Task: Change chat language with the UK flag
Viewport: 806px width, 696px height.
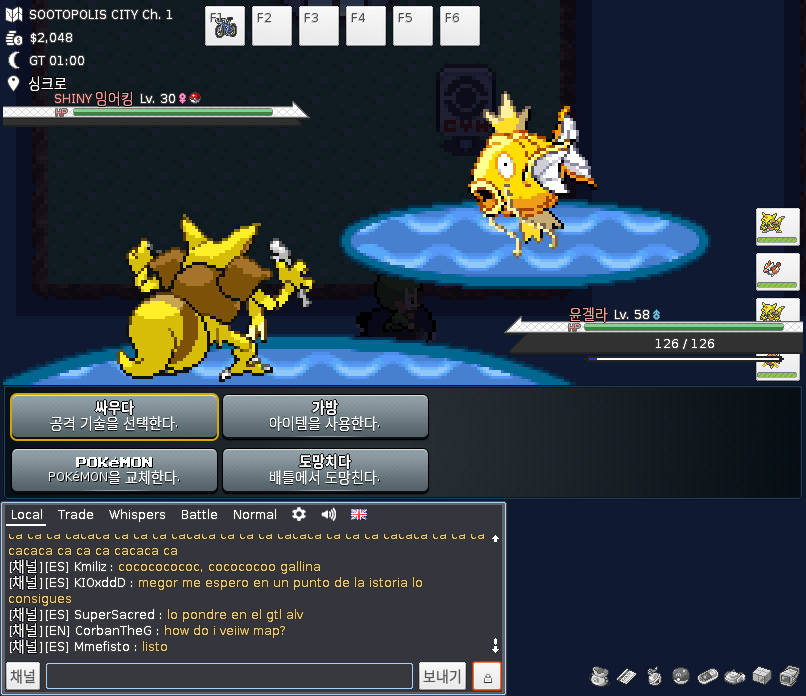Action: pos(358,515)
